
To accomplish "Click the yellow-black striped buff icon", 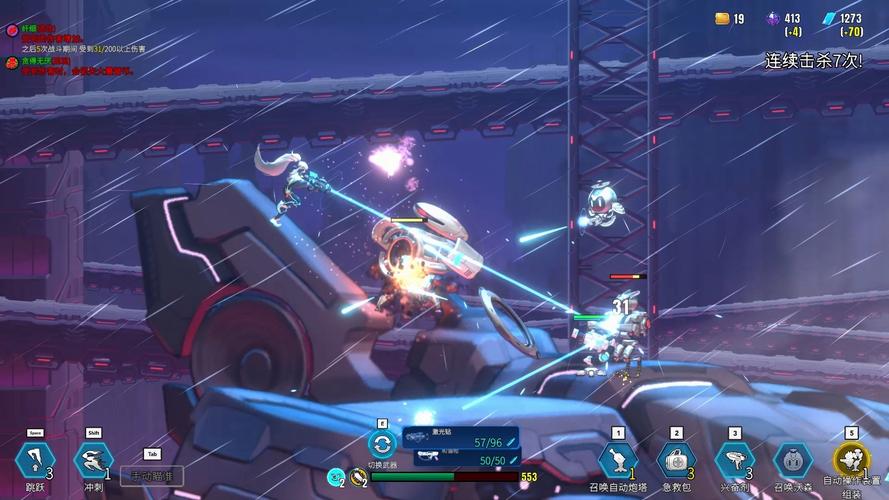I will pos(358,477).
